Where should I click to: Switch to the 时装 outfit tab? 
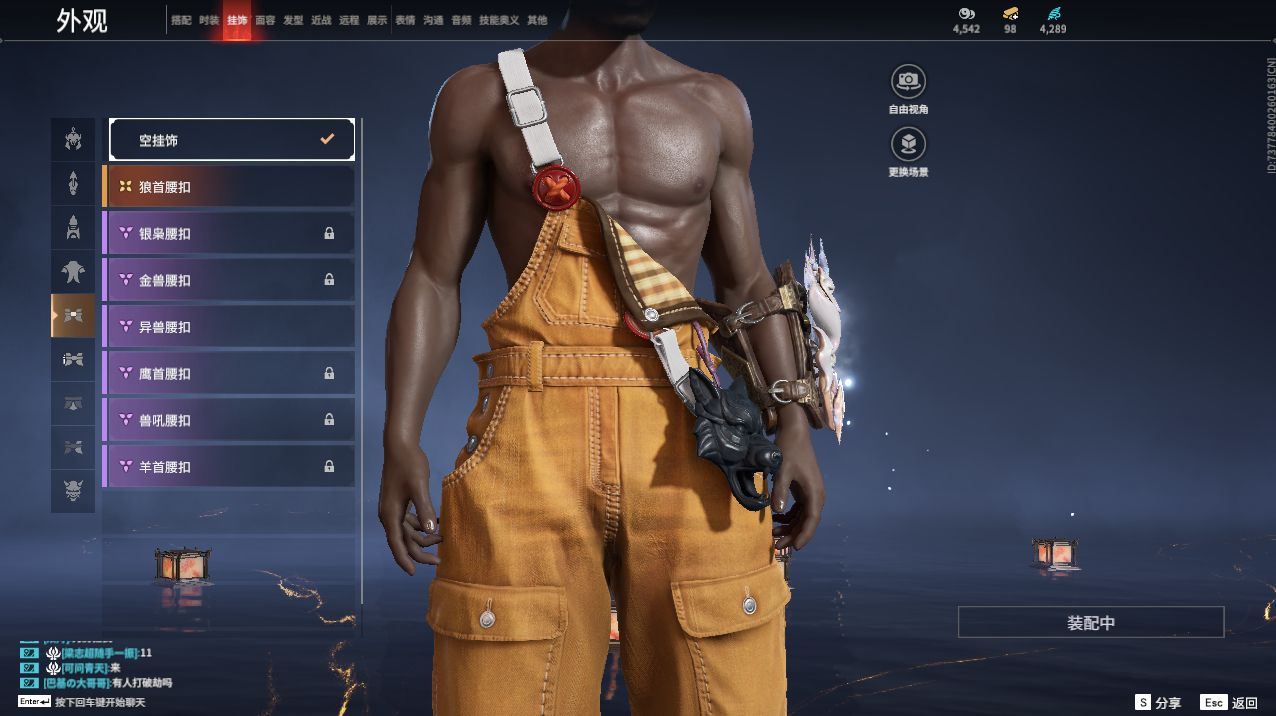(x=209, y=20)
